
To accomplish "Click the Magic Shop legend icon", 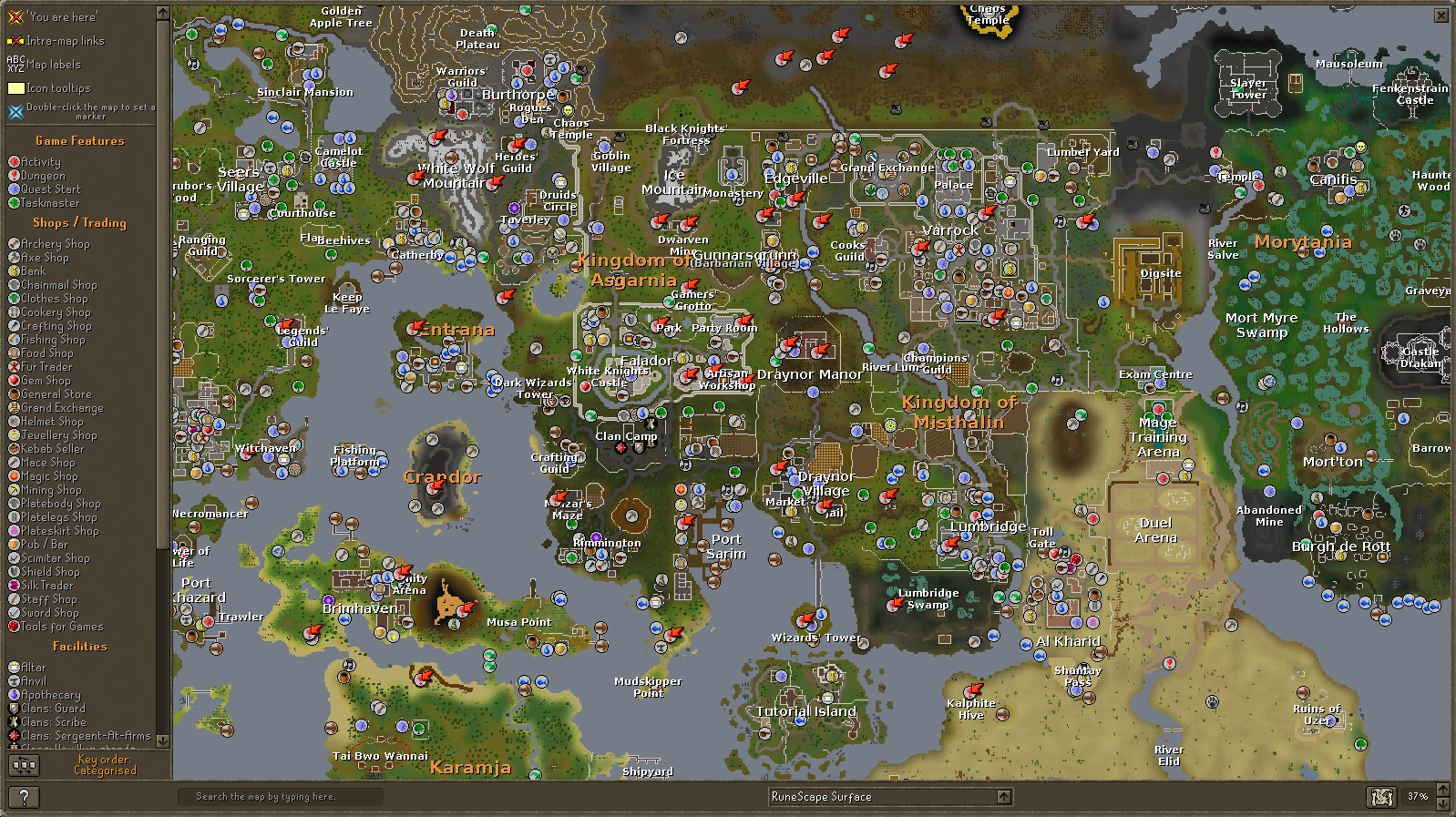I will pyautogui.click(x=15, y=475).
